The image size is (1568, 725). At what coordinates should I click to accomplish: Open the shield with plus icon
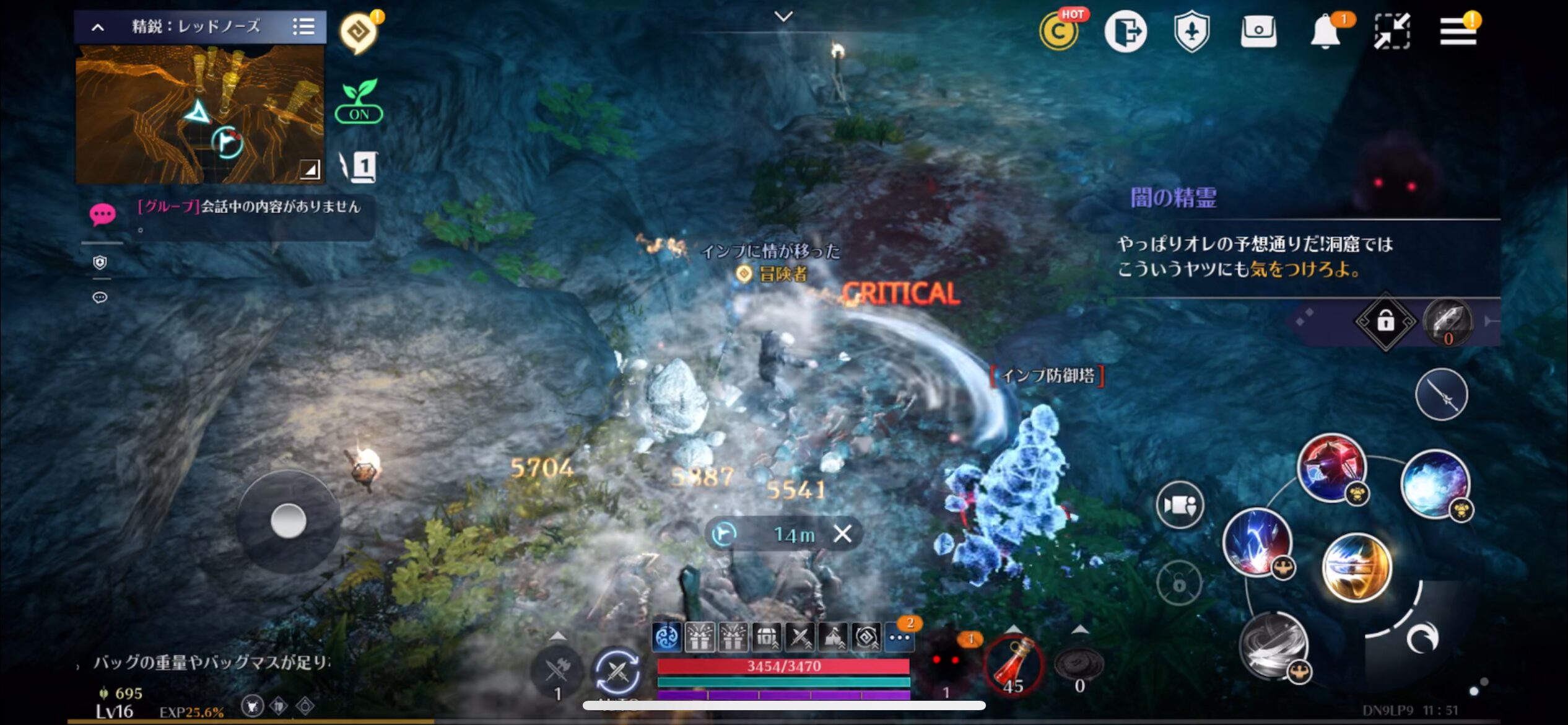click(1191, 31)
